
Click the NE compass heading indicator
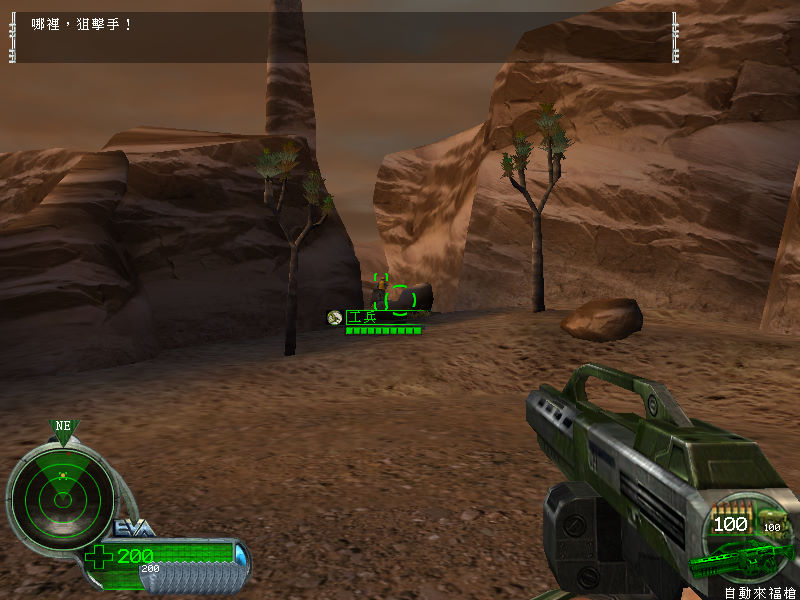tap(63, 427)
